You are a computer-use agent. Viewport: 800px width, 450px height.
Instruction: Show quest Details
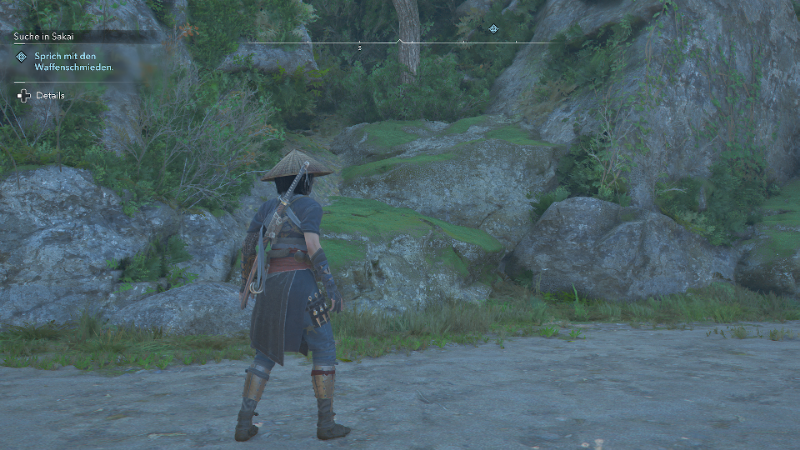pos(49,95)
